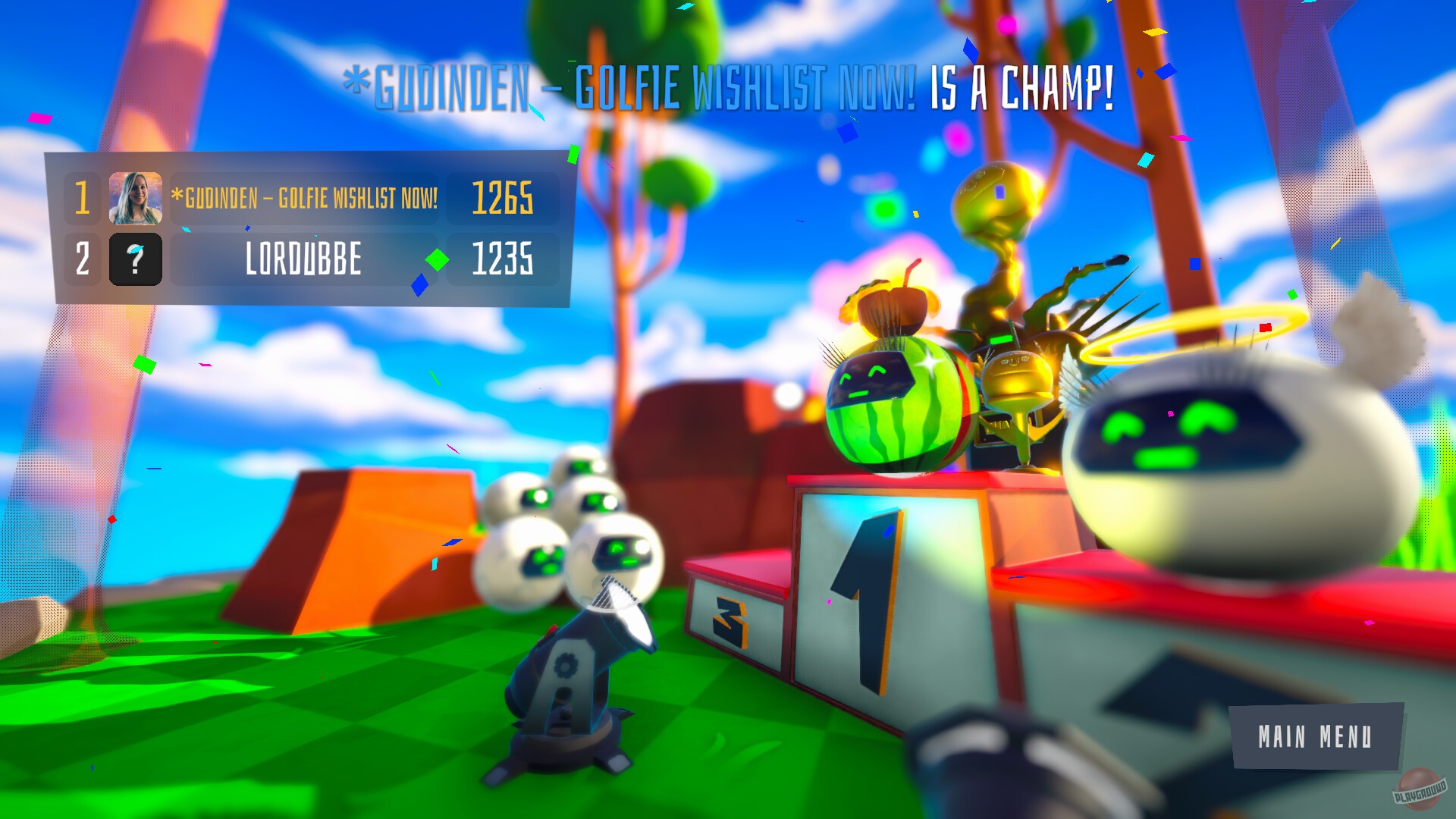Viewport: 1456px width, 819px height.
Task: Click GUDINDEN's profile avatar on the leaderboard
Action: [x=137, y=199]
